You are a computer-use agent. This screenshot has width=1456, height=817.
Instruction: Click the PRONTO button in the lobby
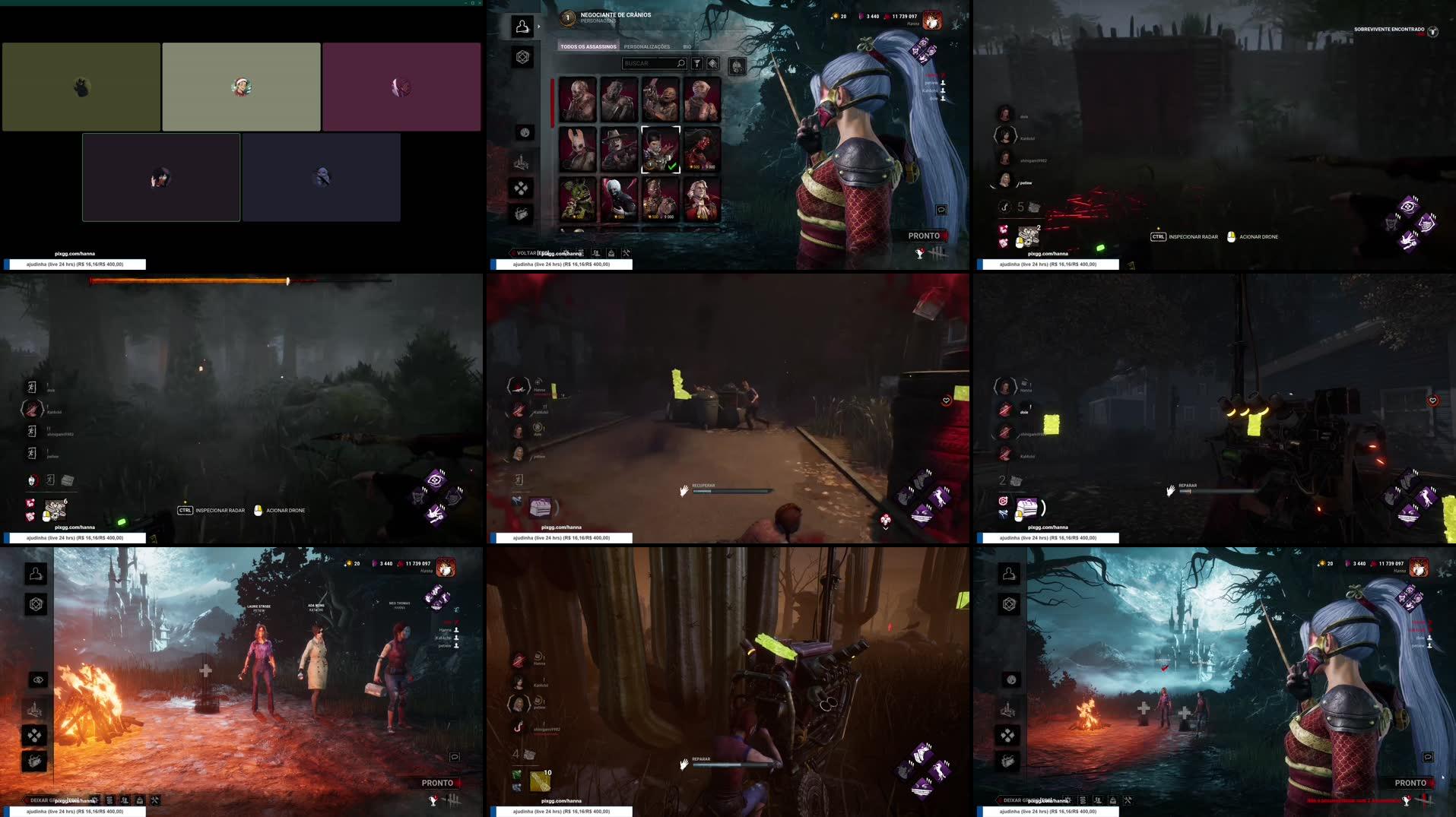point(924,236)
